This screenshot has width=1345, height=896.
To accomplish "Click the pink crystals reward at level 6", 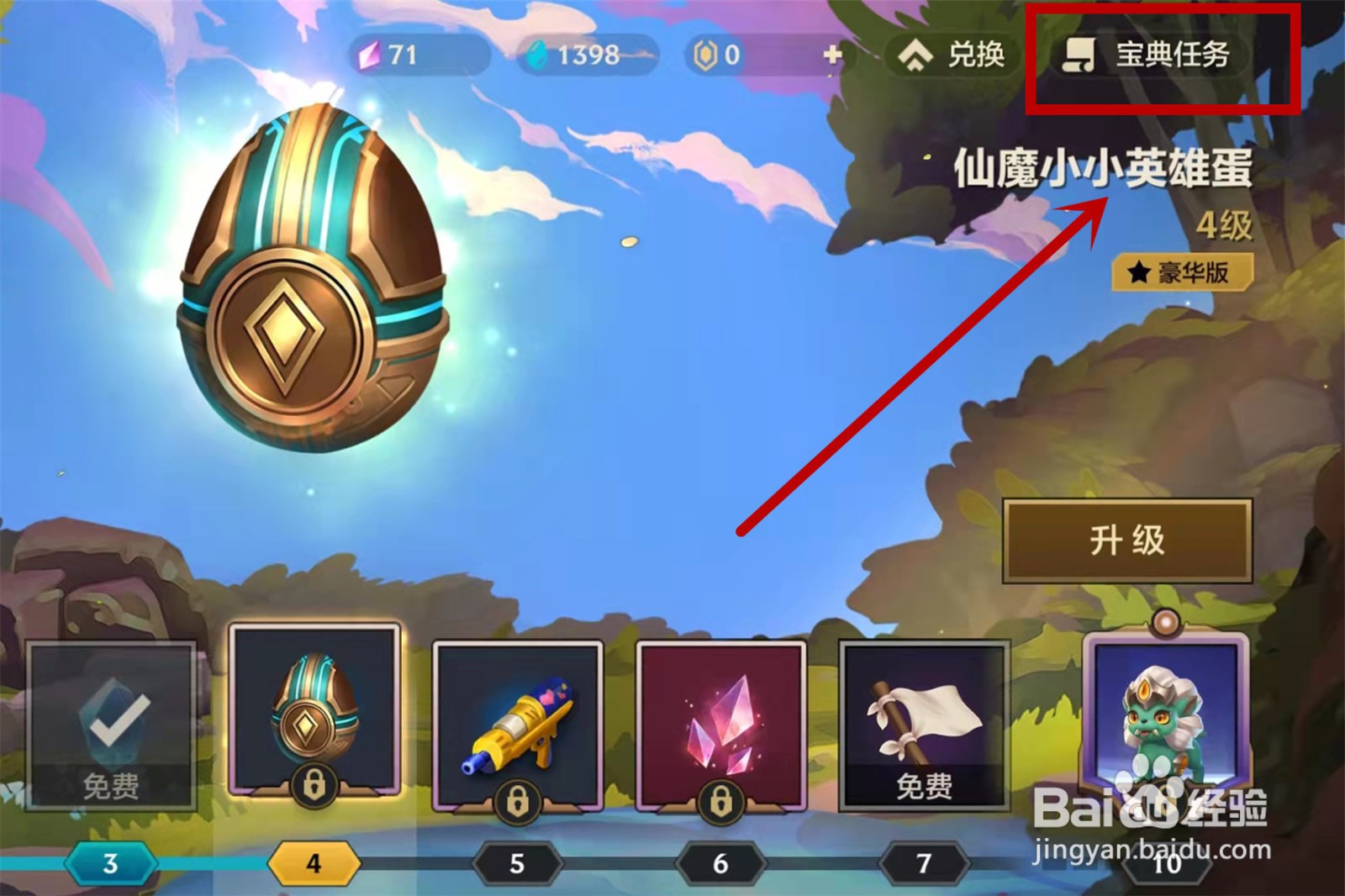I will tap(721, 721).
